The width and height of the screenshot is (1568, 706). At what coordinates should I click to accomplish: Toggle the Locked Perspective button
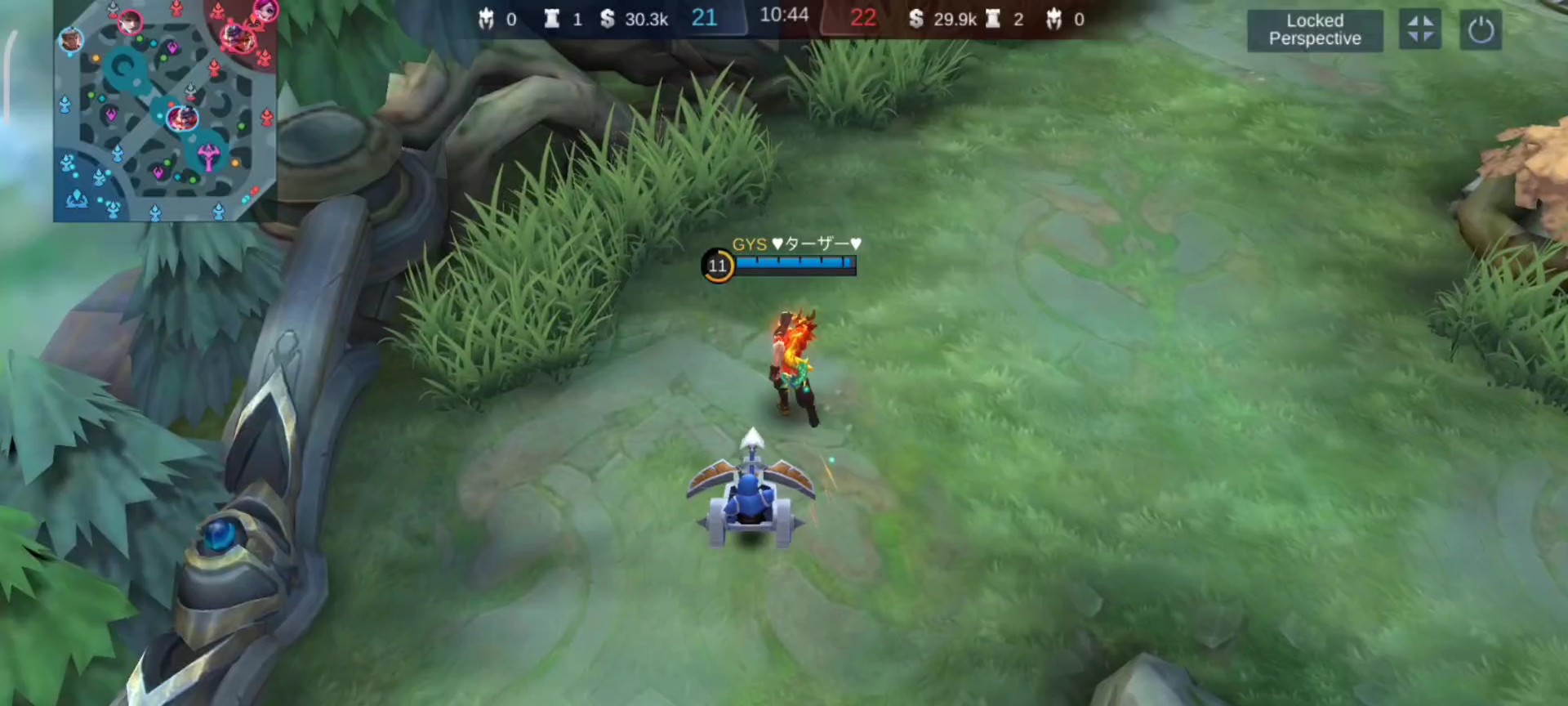[x=1314, y=30]
